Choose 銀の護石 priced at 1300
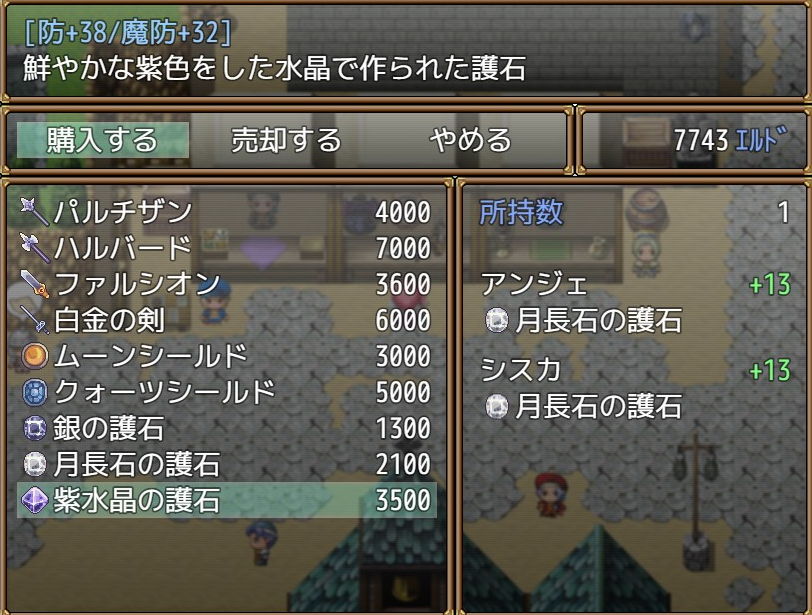 pos(226,428)
